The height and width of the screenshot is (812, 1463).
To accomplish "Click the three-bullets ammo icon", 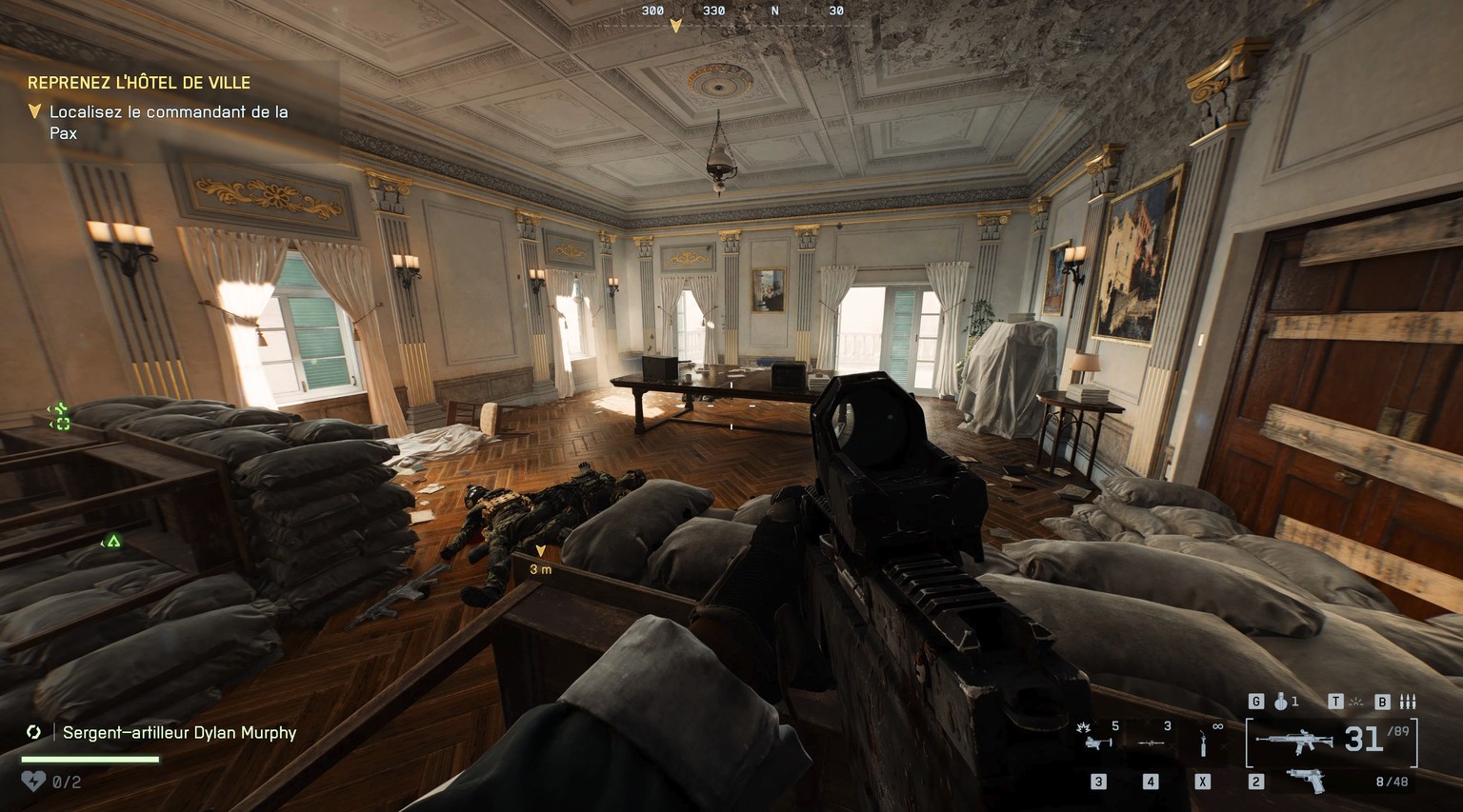I will (1408, 702).
